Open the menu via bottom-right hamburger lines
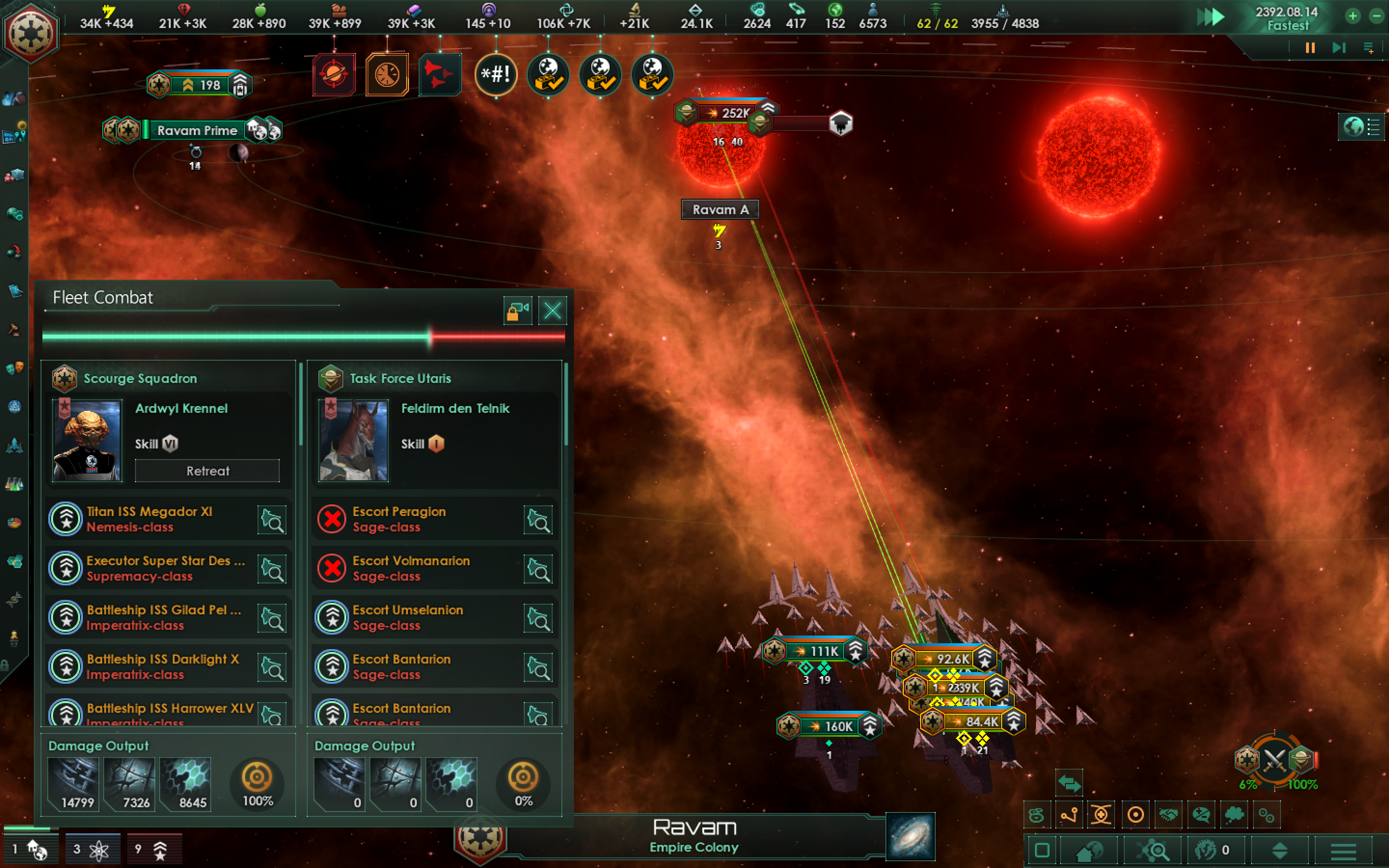 tap(1344, 851)
